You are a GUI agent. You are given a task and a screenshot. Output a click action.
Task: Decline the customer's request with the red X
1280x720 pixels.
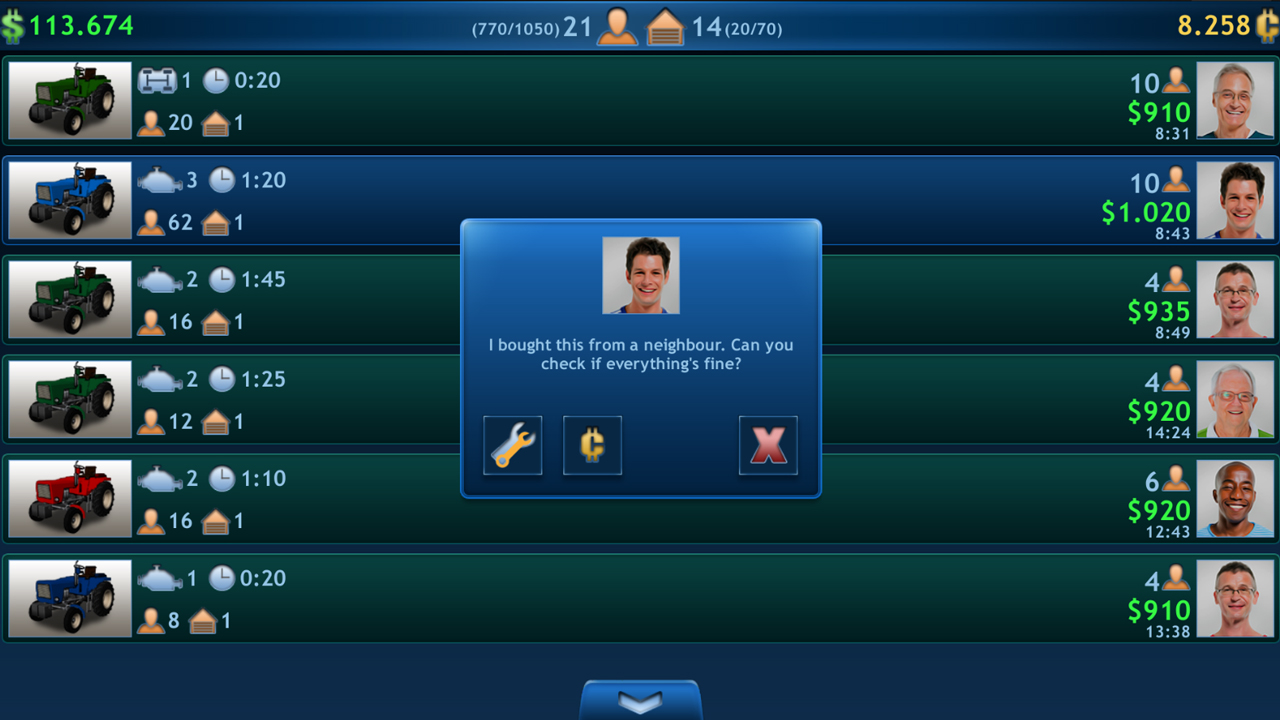click(768, 444)
